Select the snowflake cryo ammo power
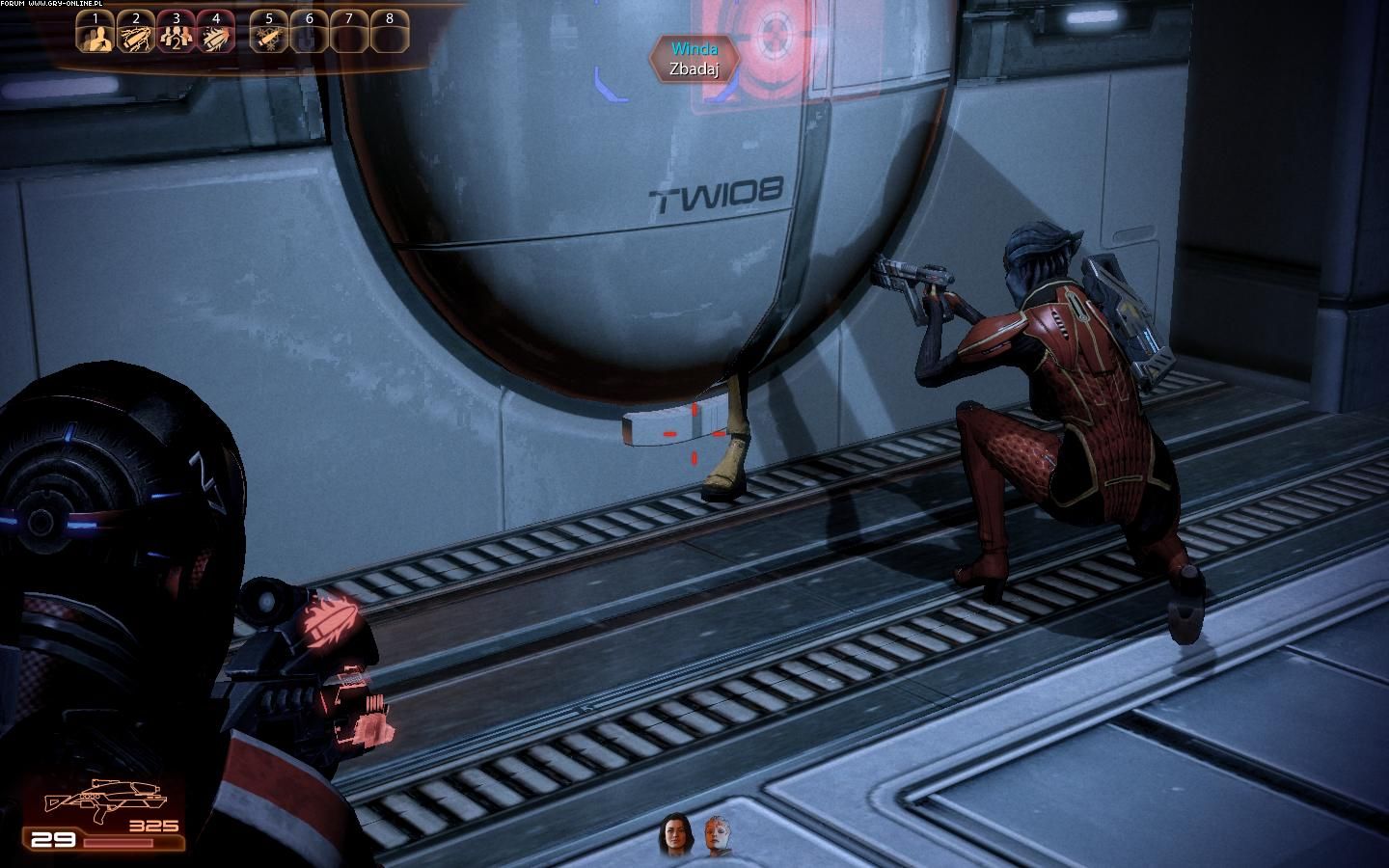1389x868 pixels. [268, 35]
